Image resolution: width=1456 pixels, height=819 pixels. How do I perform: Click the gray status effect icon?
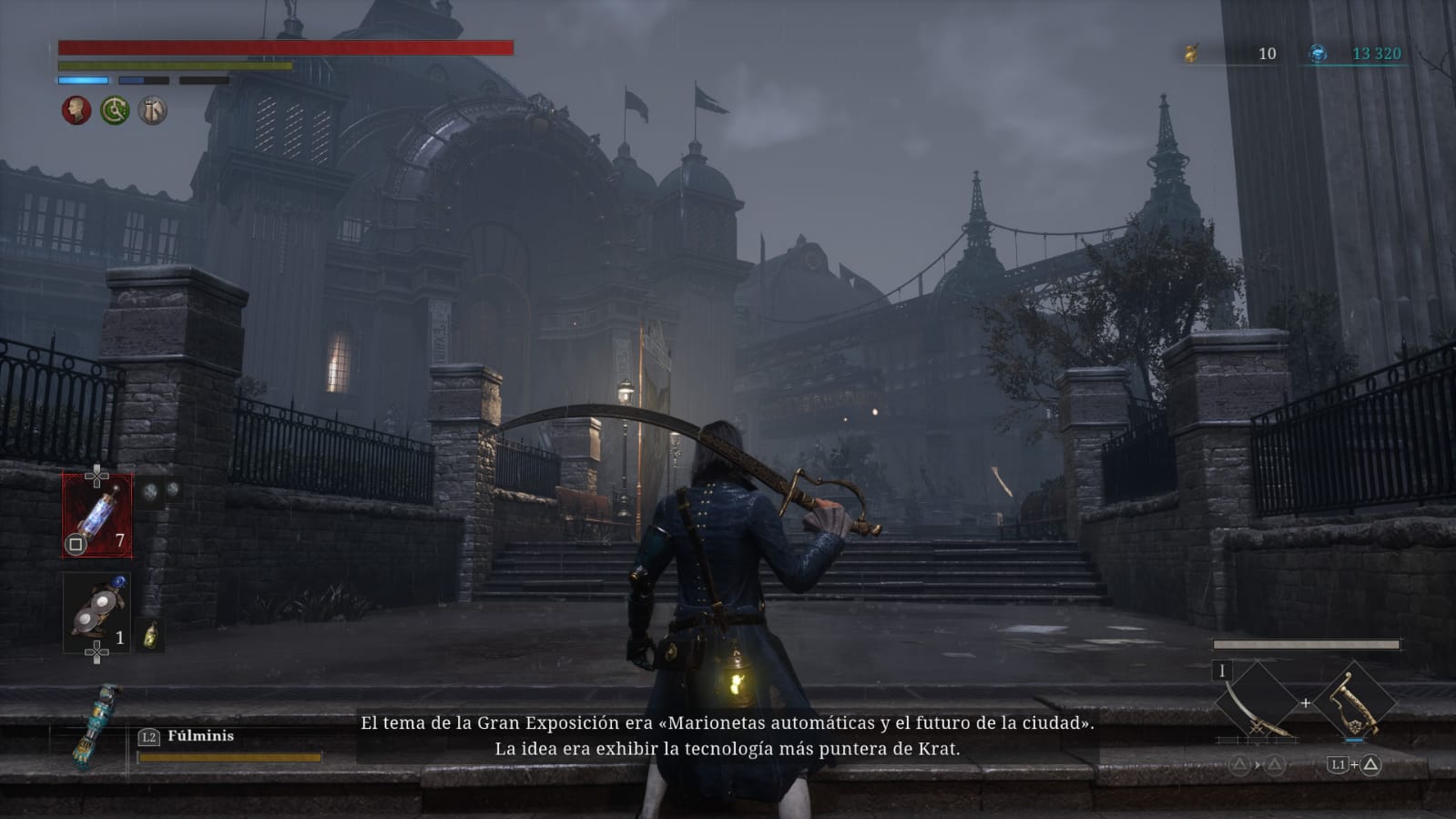[x=152, y=111]
